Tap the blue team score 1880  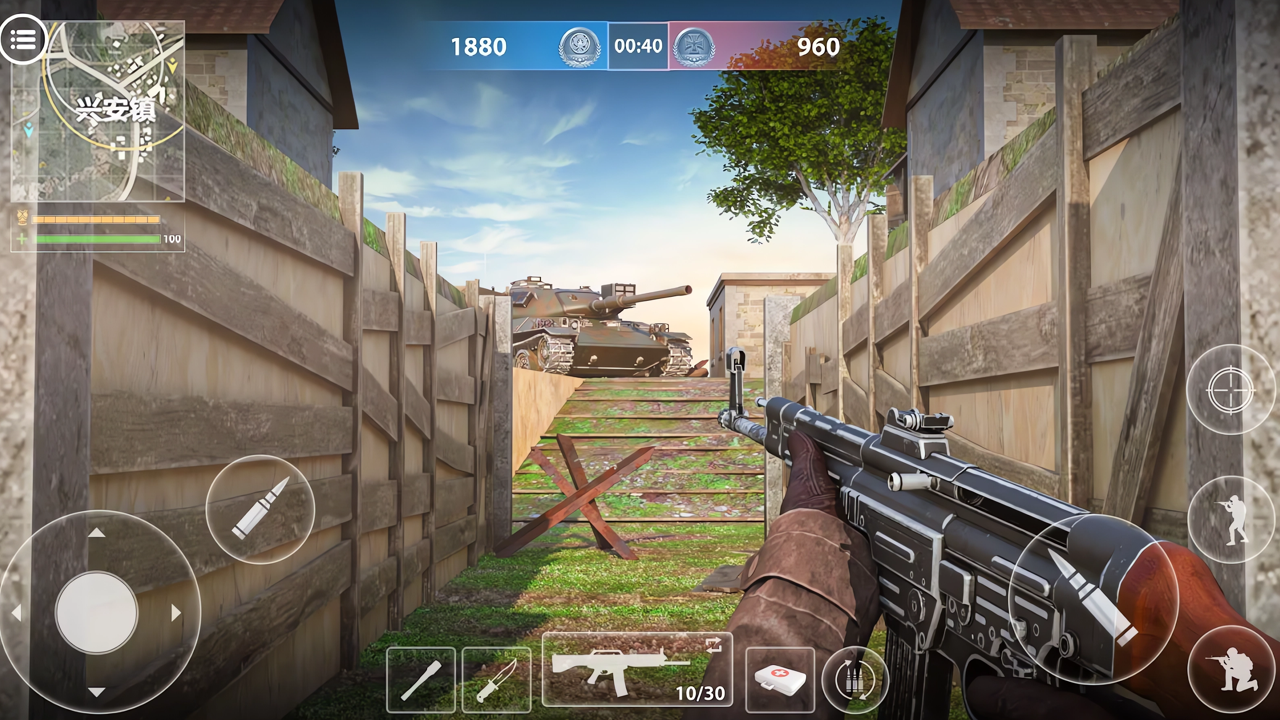[479, 45]
